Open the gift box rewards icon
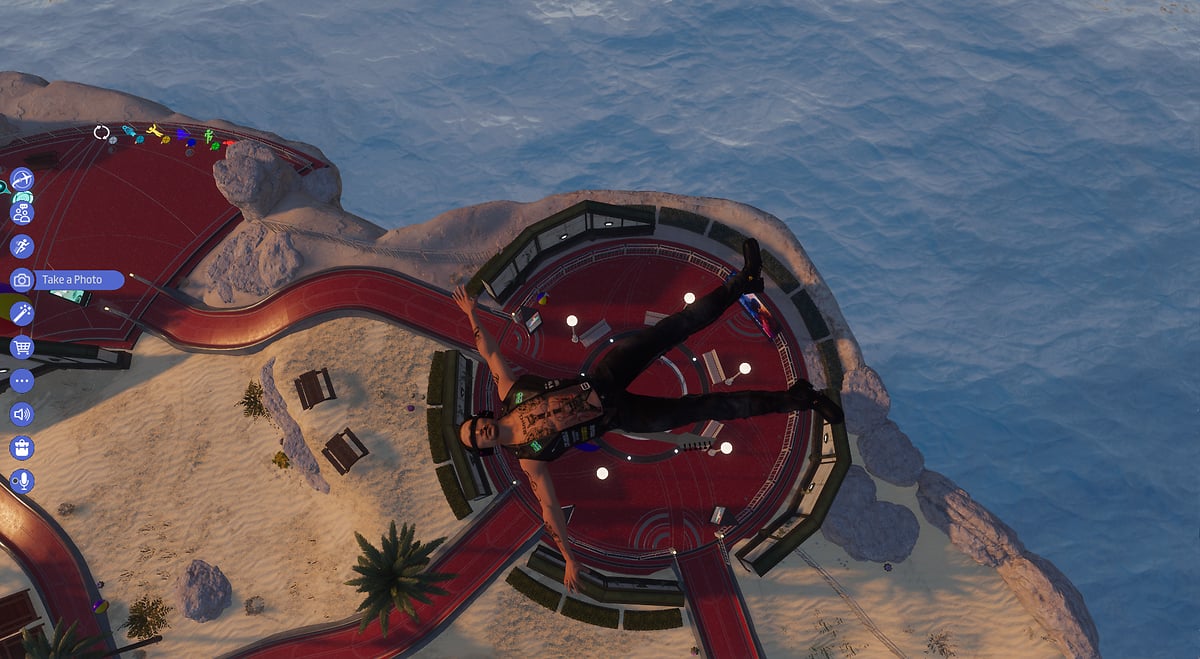 click(x=22, y=447)
